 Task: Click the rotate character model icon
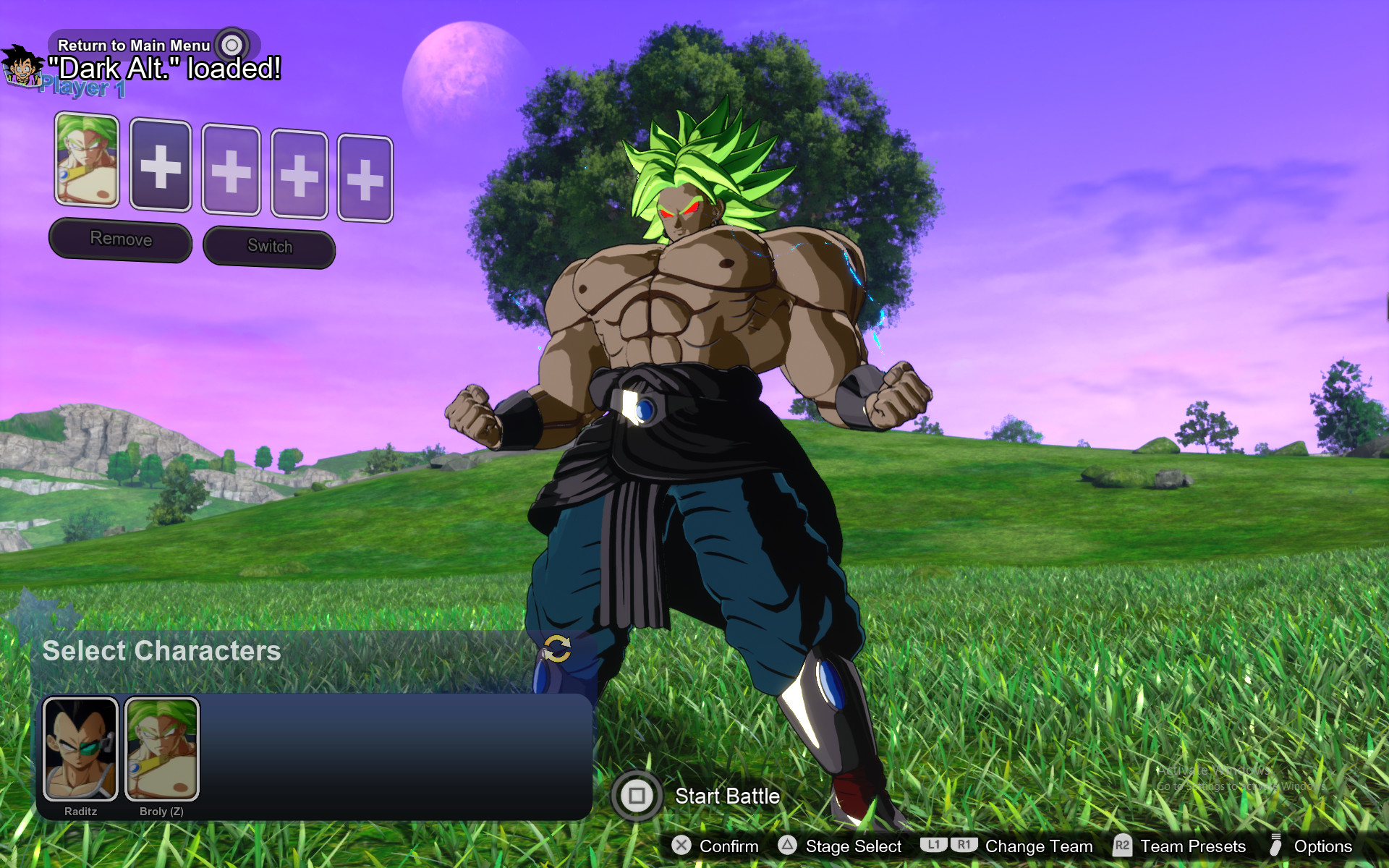[x=556, y=650]
